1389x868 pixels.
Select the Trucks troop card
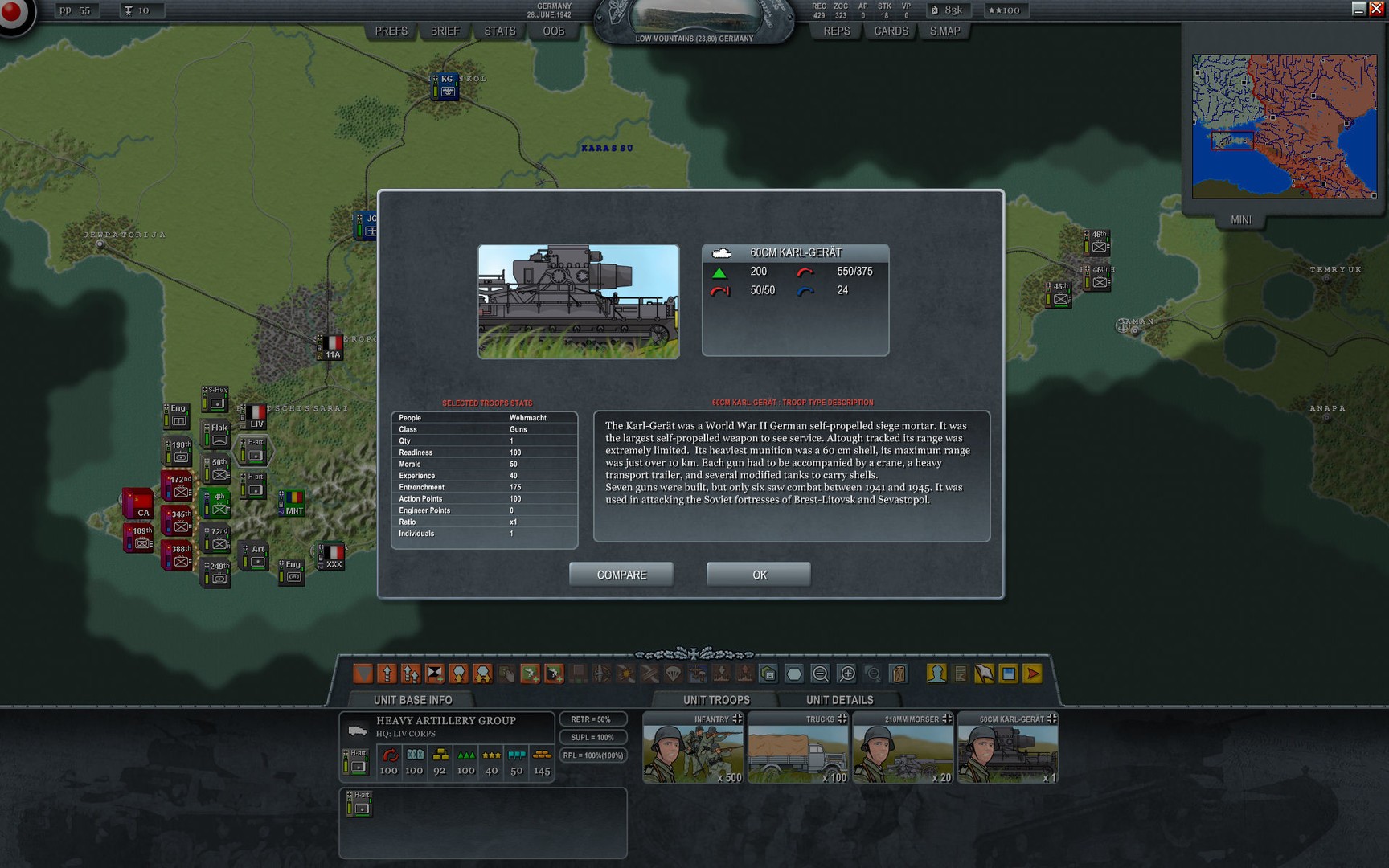point(798,749)
